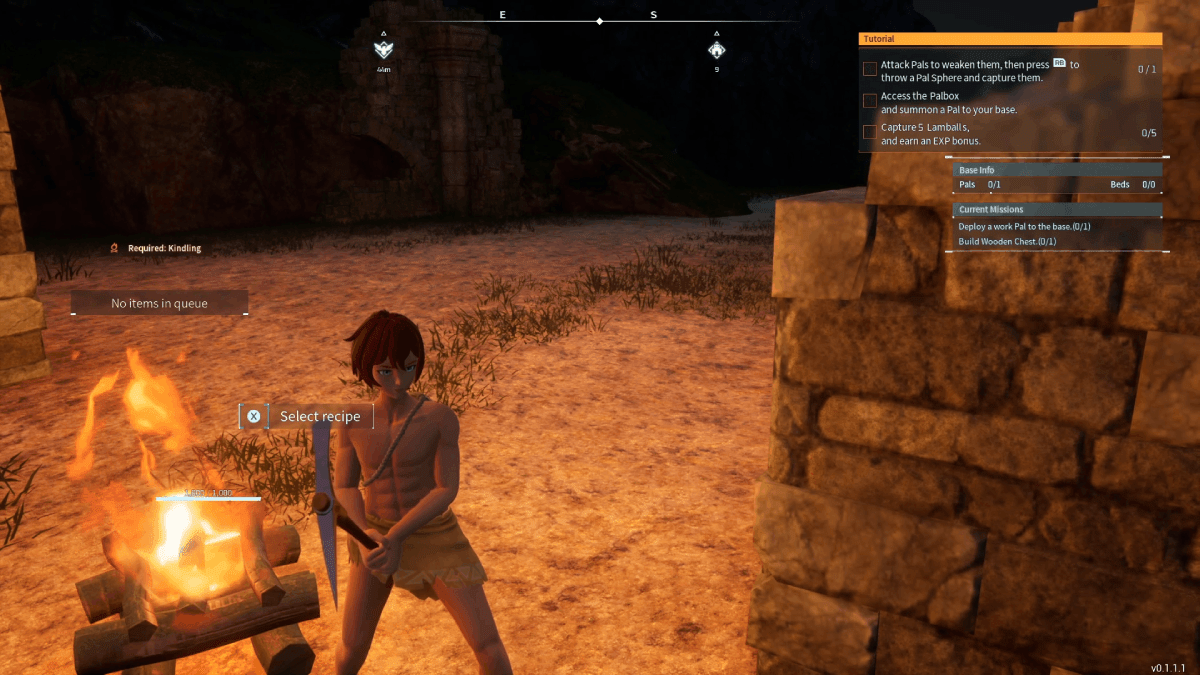Tick the Capture 5 Lamballs checkbox
Screen dimensions: 1200x675
tap(870, 132)
